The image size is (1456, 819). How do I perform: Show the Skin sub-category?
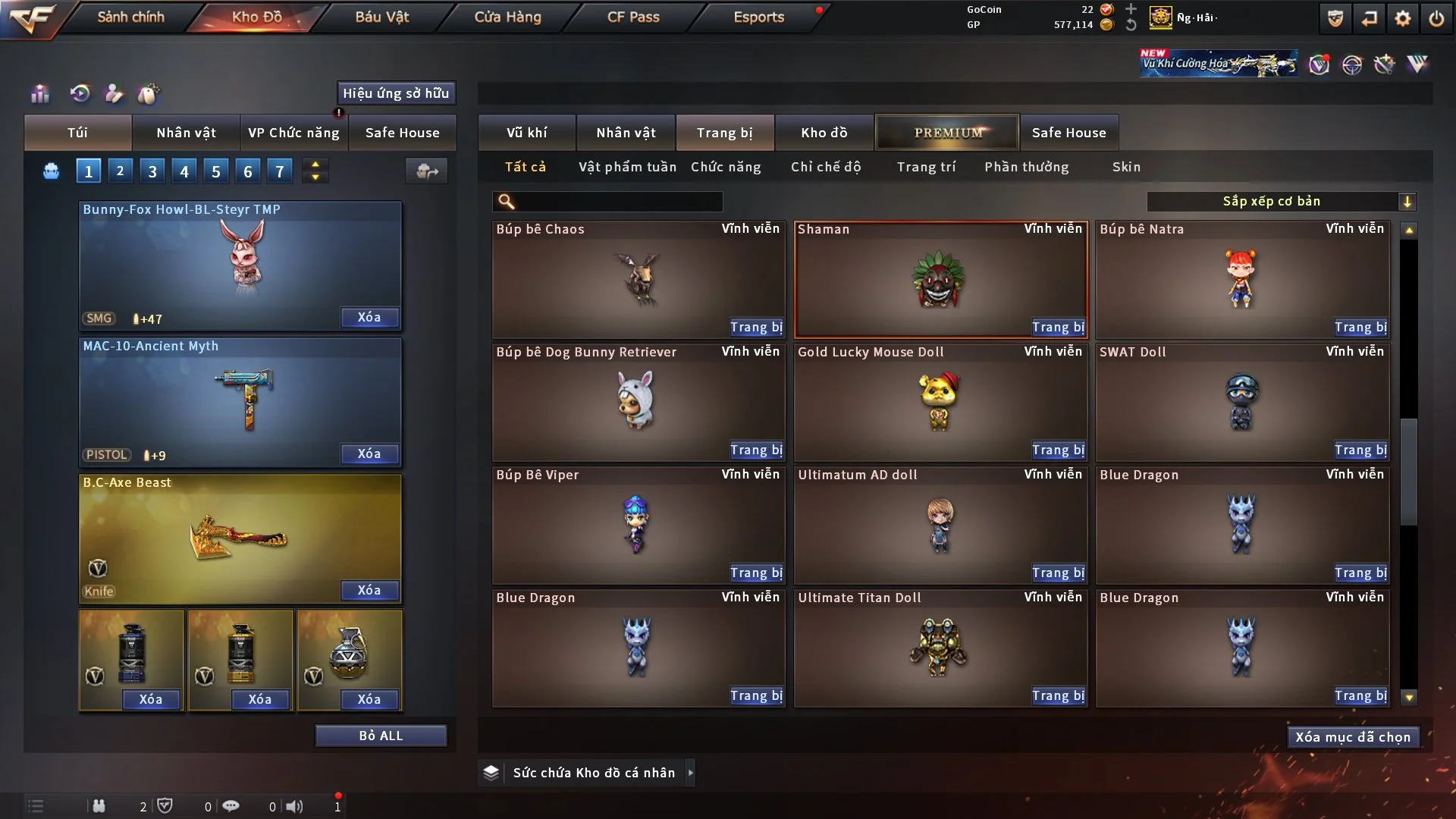pyautogui.click(x=1126, y=167)
